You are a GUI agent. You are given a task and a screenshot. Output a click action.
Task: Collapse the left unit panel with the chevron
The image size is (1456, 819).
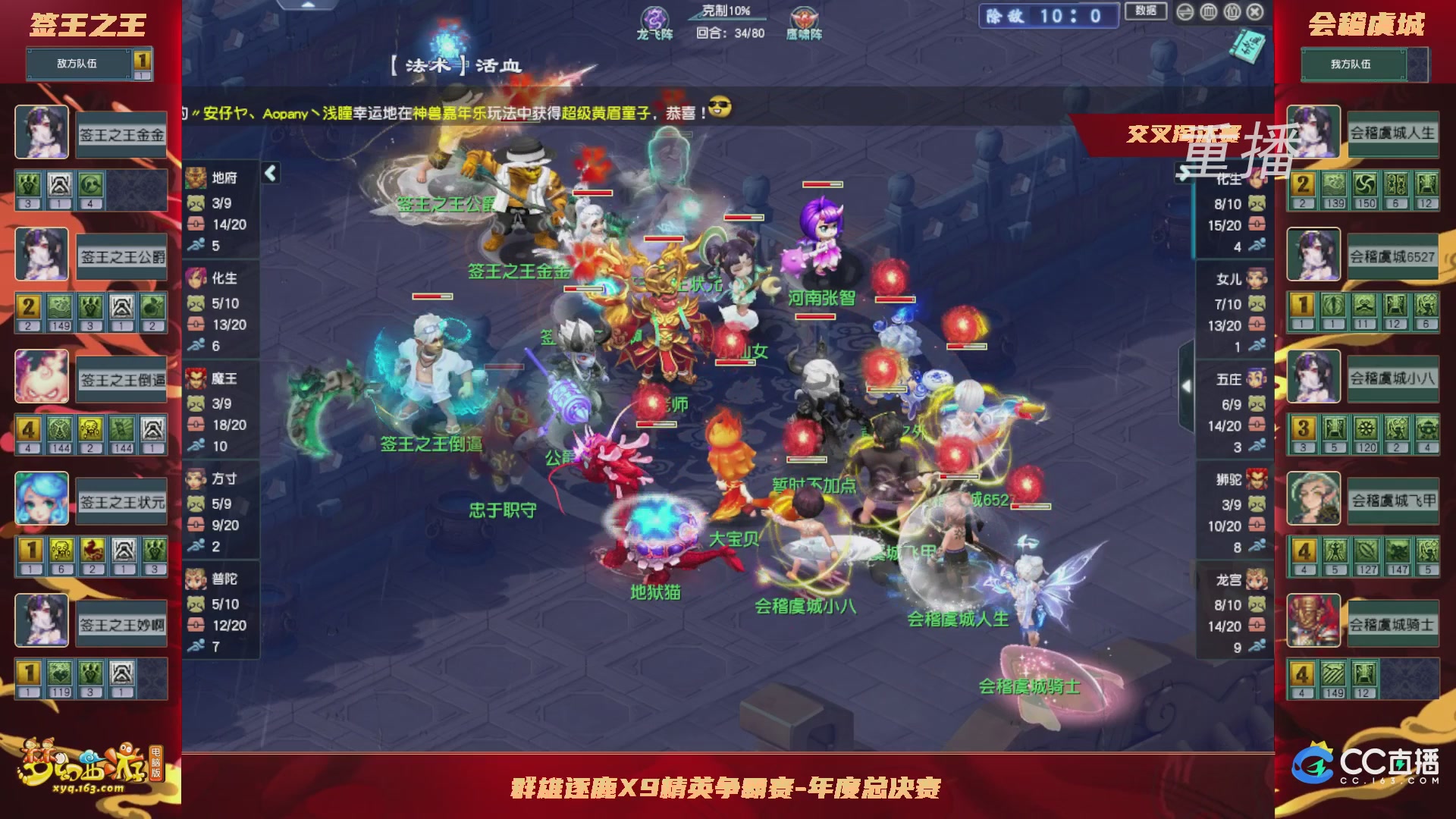point(269,173)
